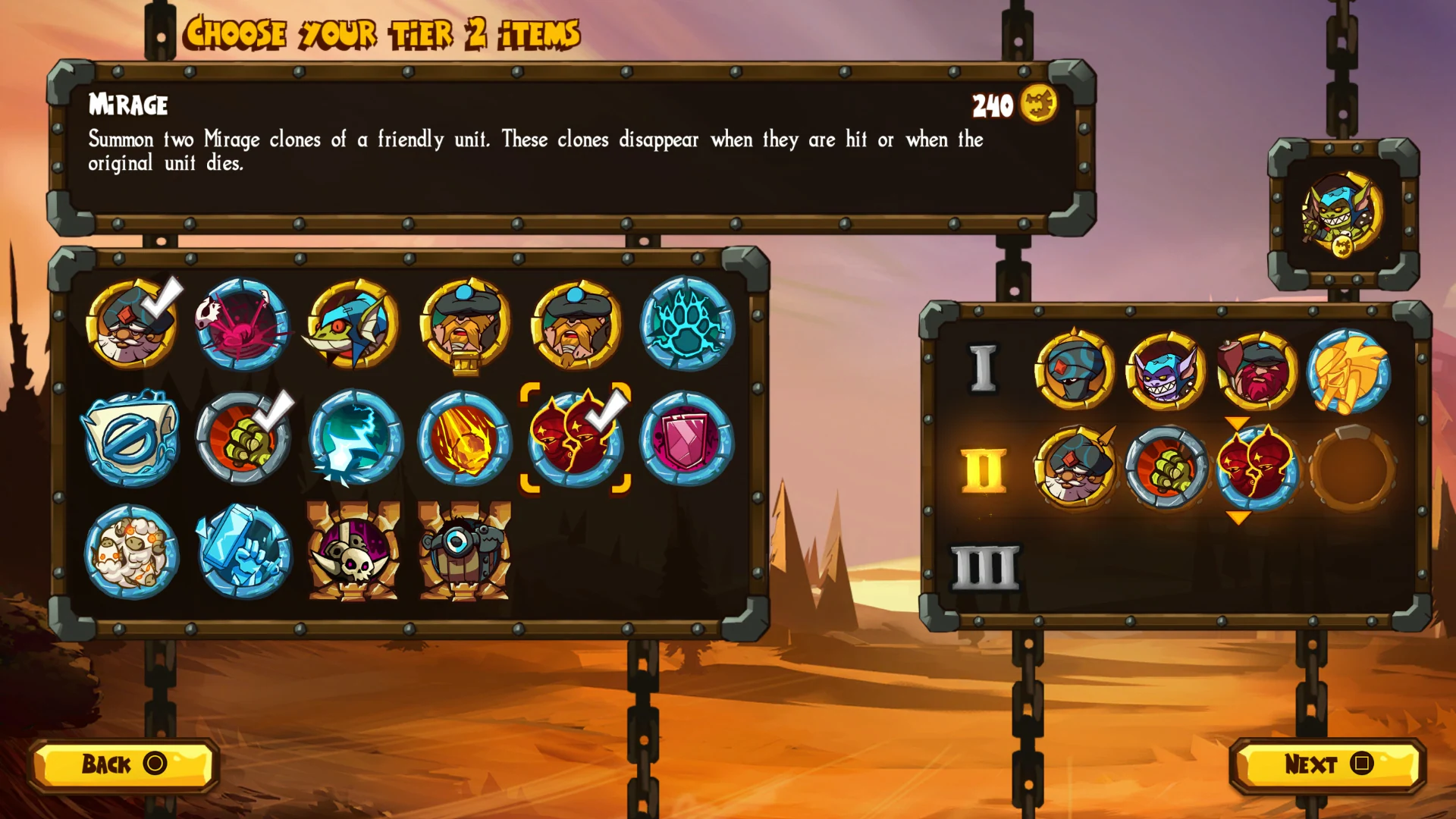Select the pink crystal shield item
Screen dimensions: 1456x819
point(686,440)
